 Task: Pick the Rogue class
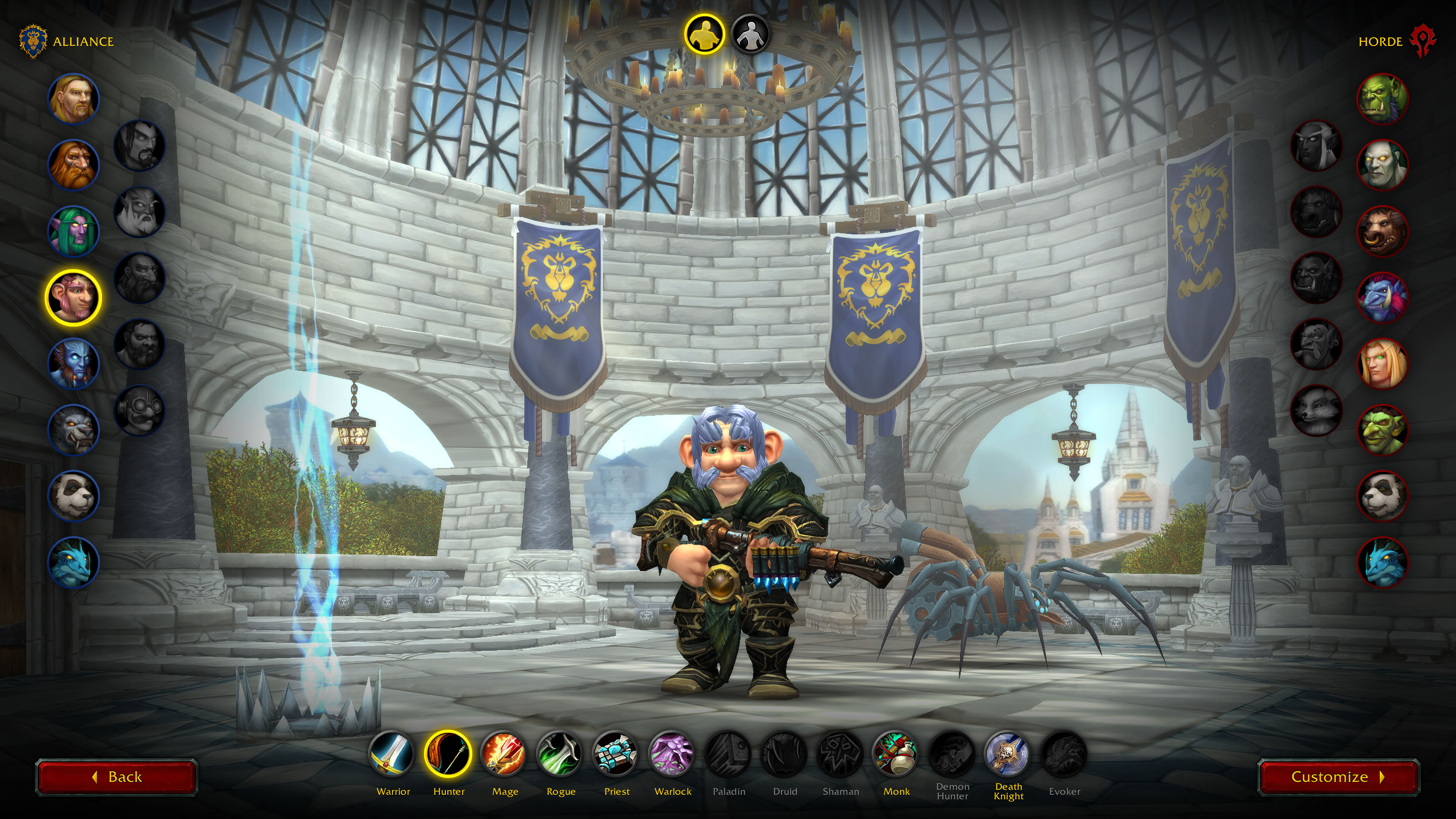[560, 754]
